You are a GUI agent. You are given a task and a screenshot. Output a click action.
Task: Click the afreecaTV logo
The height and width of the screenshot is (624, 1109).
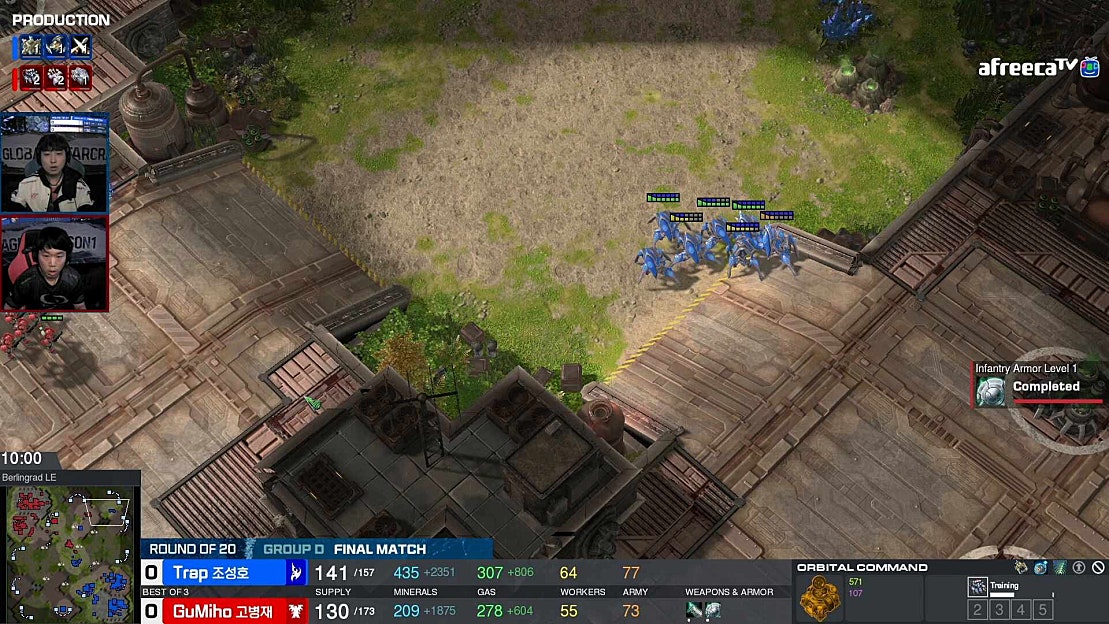(1030, 68)
